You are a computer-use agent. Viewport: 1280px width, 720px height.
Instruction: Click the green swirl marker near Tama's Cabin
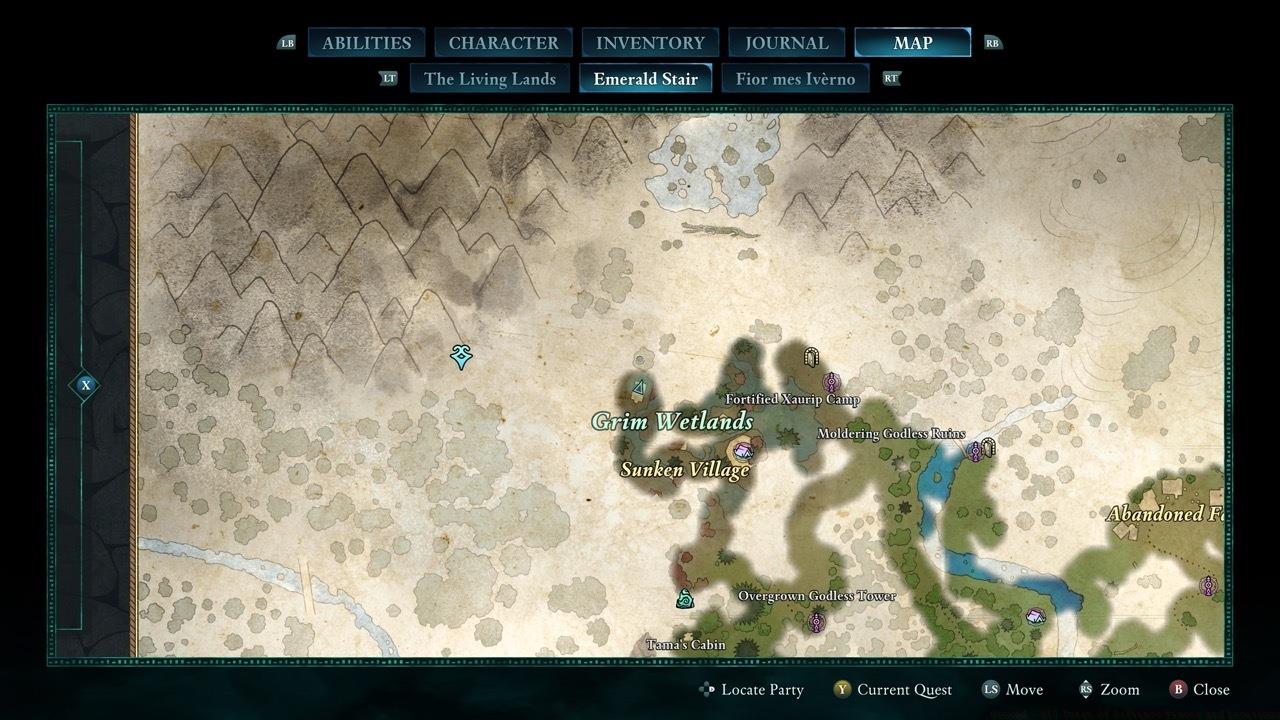click(685, 599)
